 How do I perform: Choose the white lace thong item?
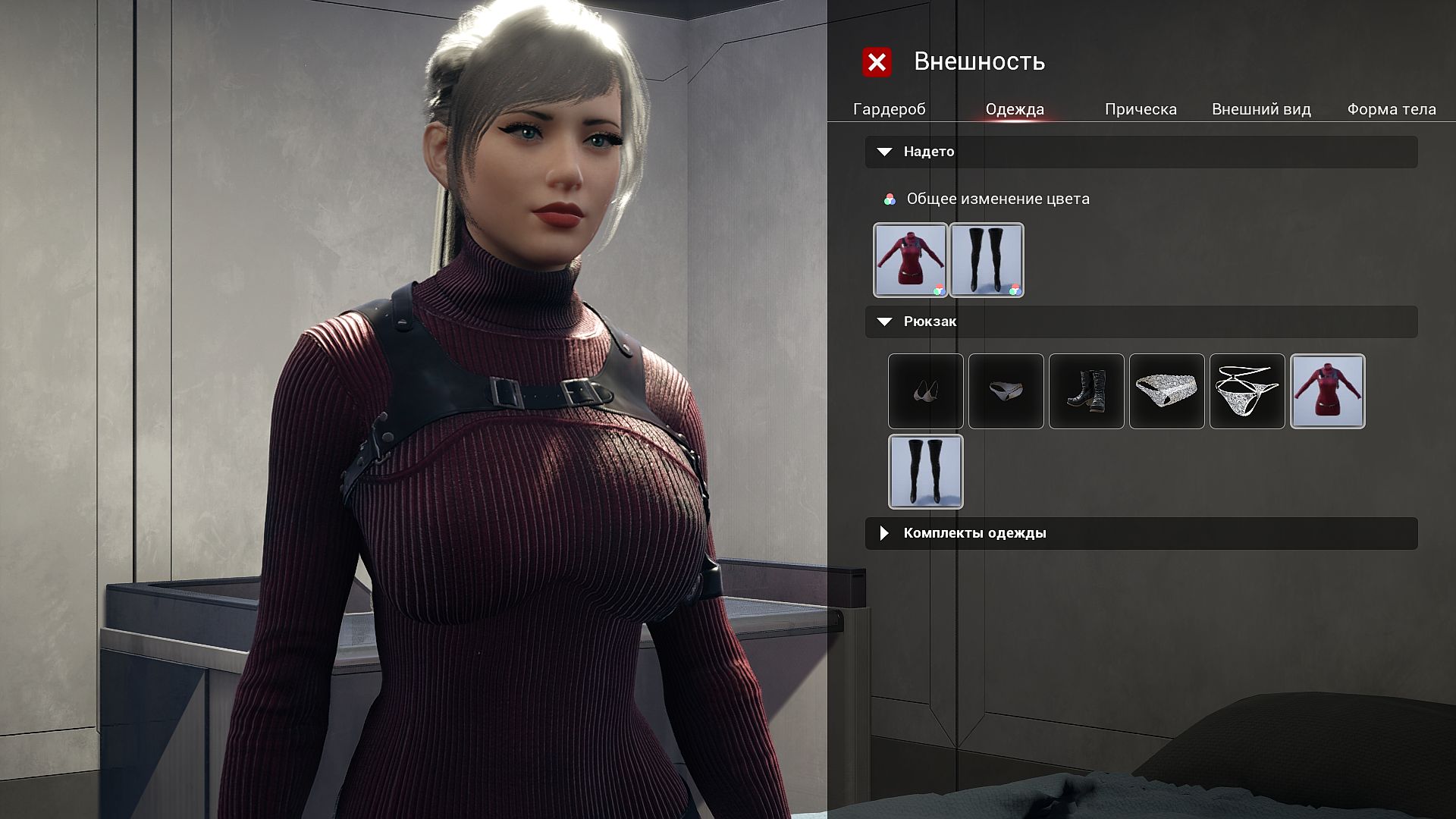[1247, 391]
